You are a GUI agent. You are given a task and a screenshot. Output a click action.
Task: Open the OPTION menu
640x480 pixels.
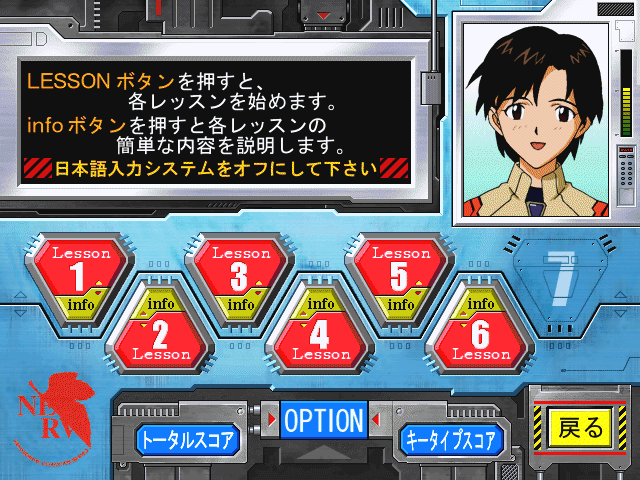click(323, 421)
